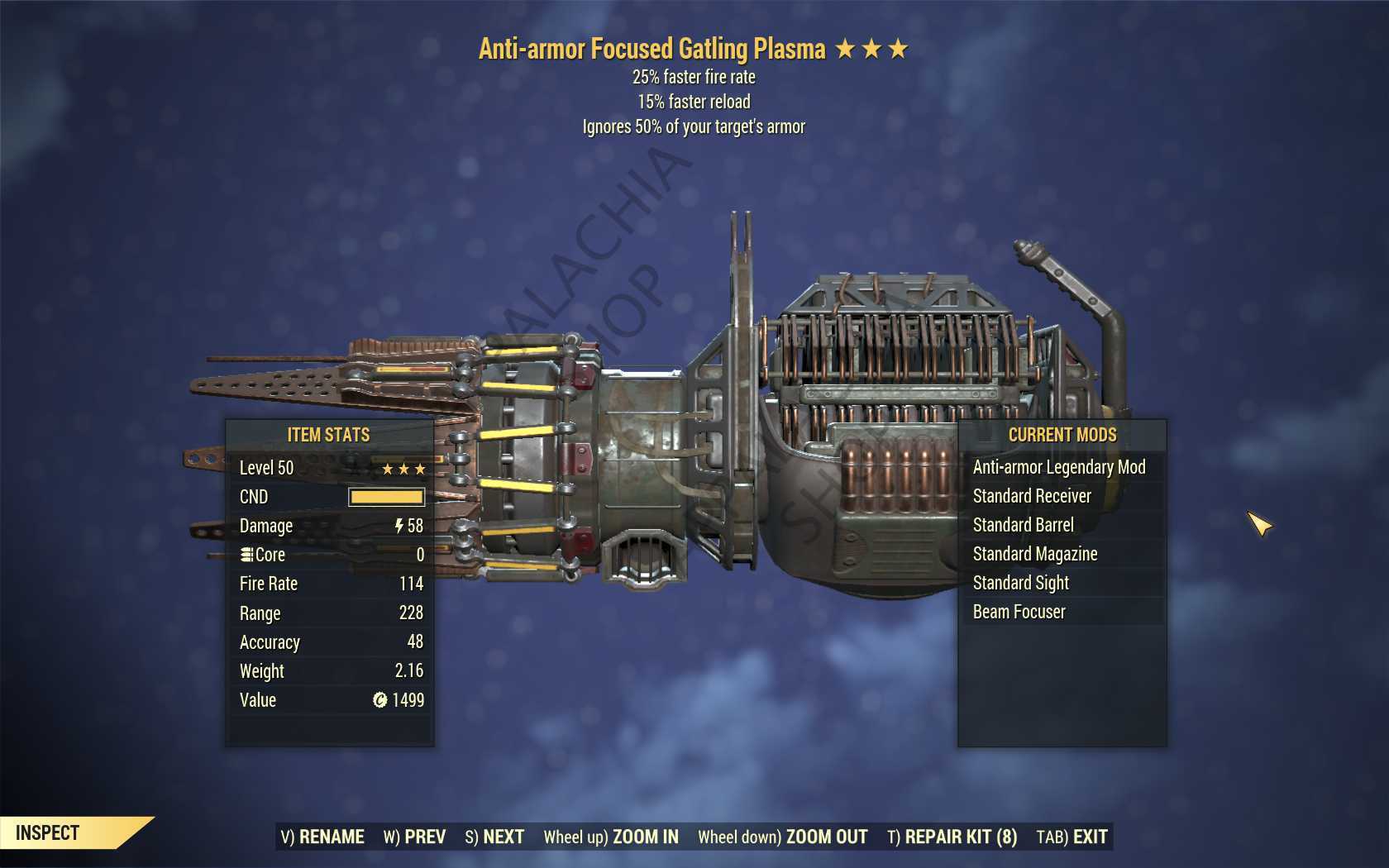The image size is (1389, 868).
Task: Use the REPAIR KIT (8) option
Action: pyautogui.click(x=952, y=837)
